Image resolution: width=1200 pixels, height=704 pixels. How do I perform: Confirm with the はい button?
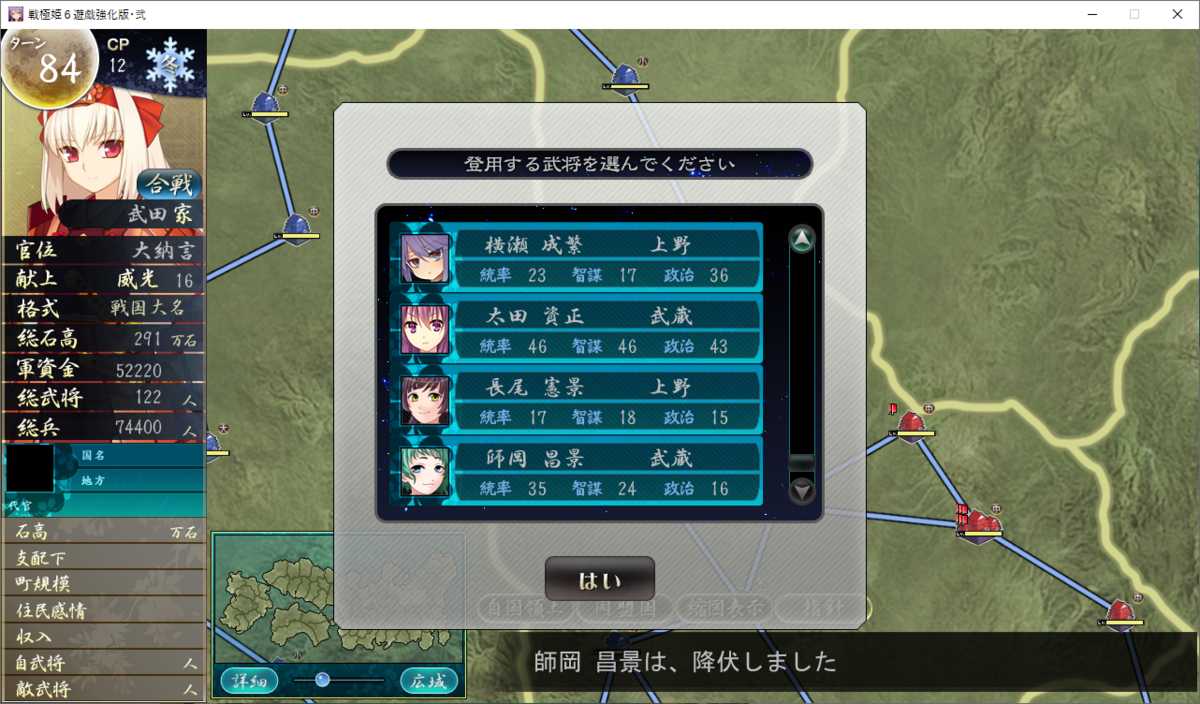[x=599, y=579]
